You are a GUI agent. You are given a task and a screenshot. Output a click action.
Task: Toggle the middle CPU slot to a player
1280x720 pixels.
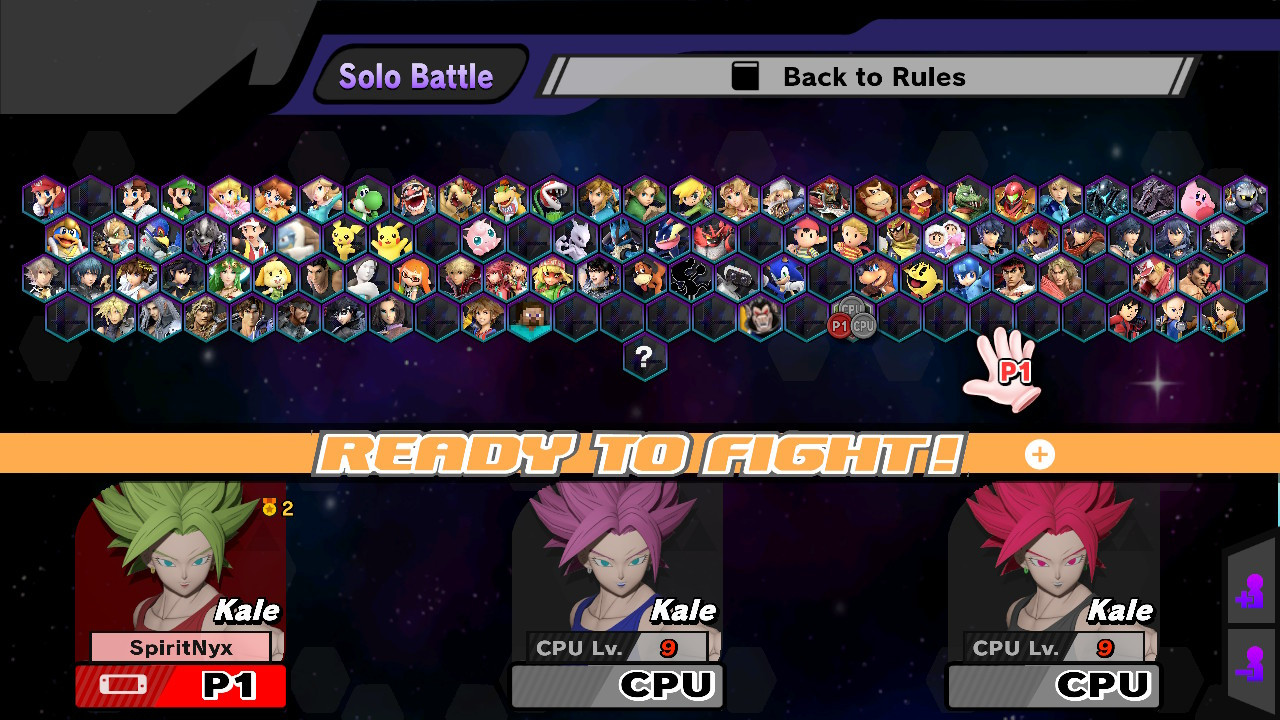click(x=616, y=686)
